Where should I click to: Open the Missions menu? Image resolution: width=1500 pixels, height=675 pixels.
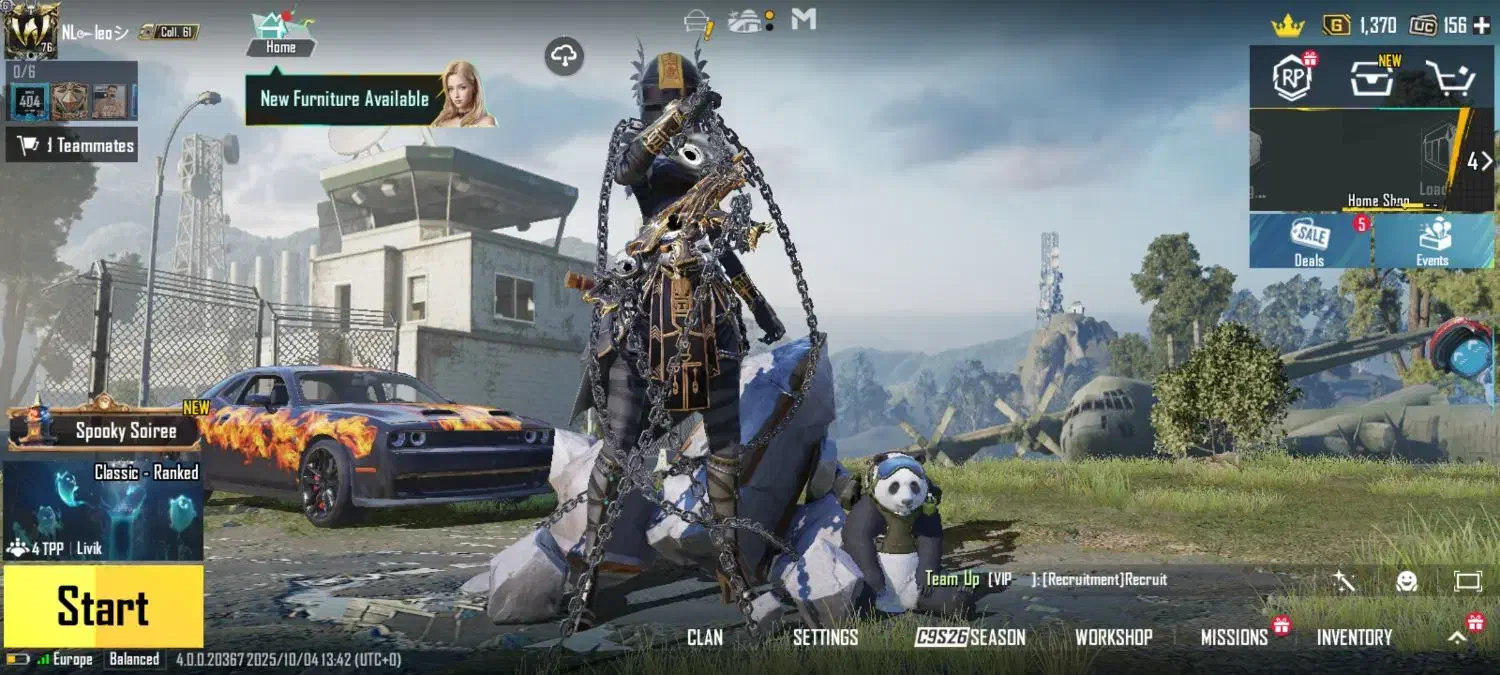[x=1234, y=637]
